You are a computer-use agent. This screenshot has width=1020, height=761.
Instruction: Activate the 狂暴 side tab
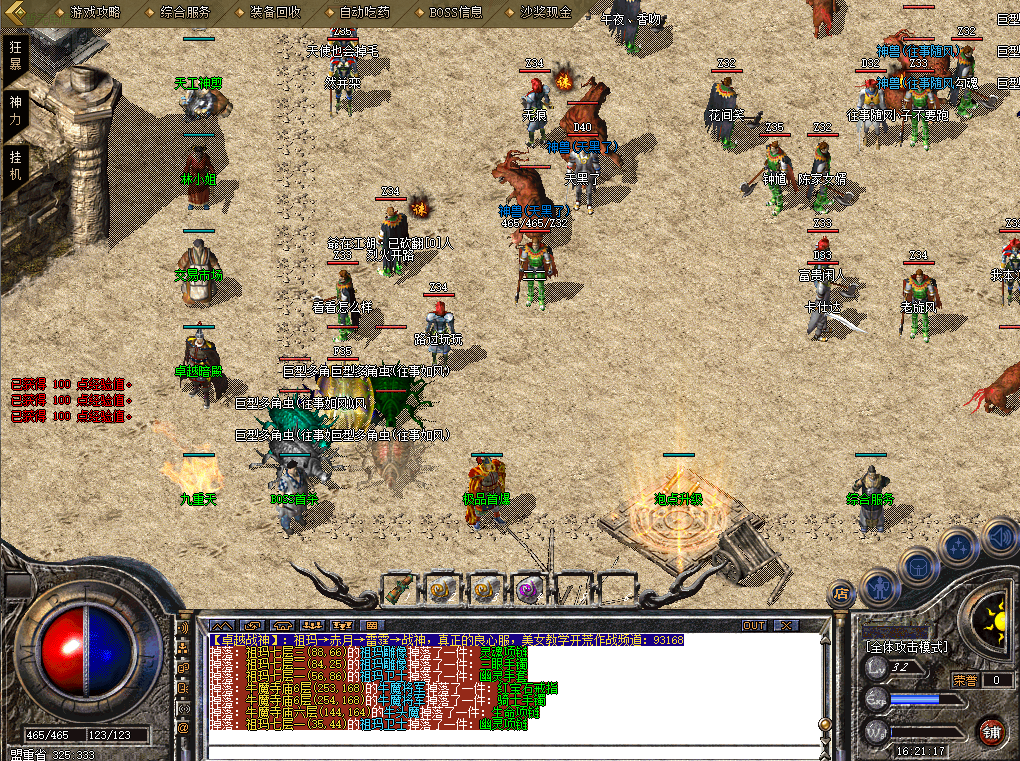[15, 54]
